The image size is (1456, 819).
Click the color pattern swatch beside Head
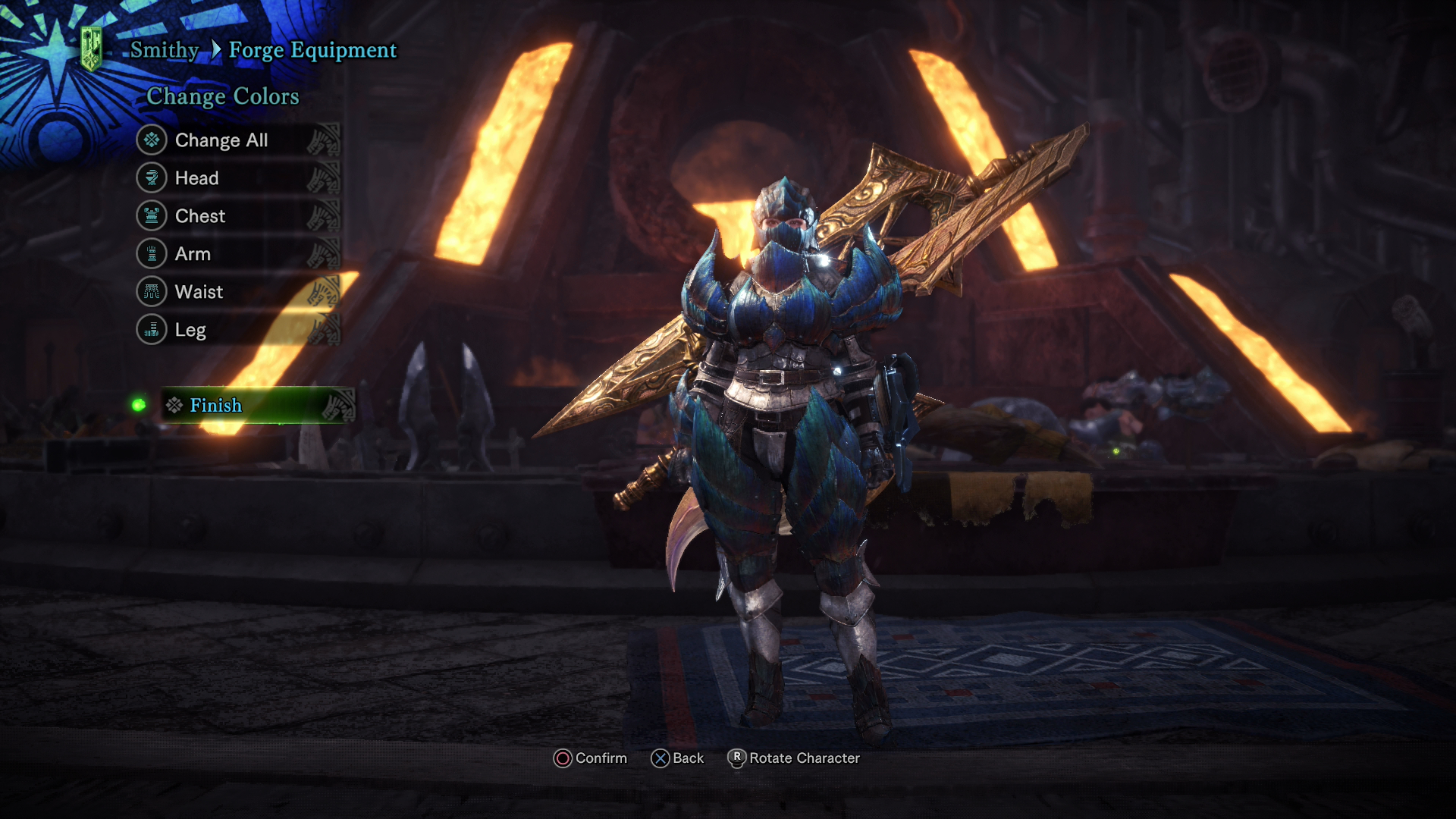(326, 177)
